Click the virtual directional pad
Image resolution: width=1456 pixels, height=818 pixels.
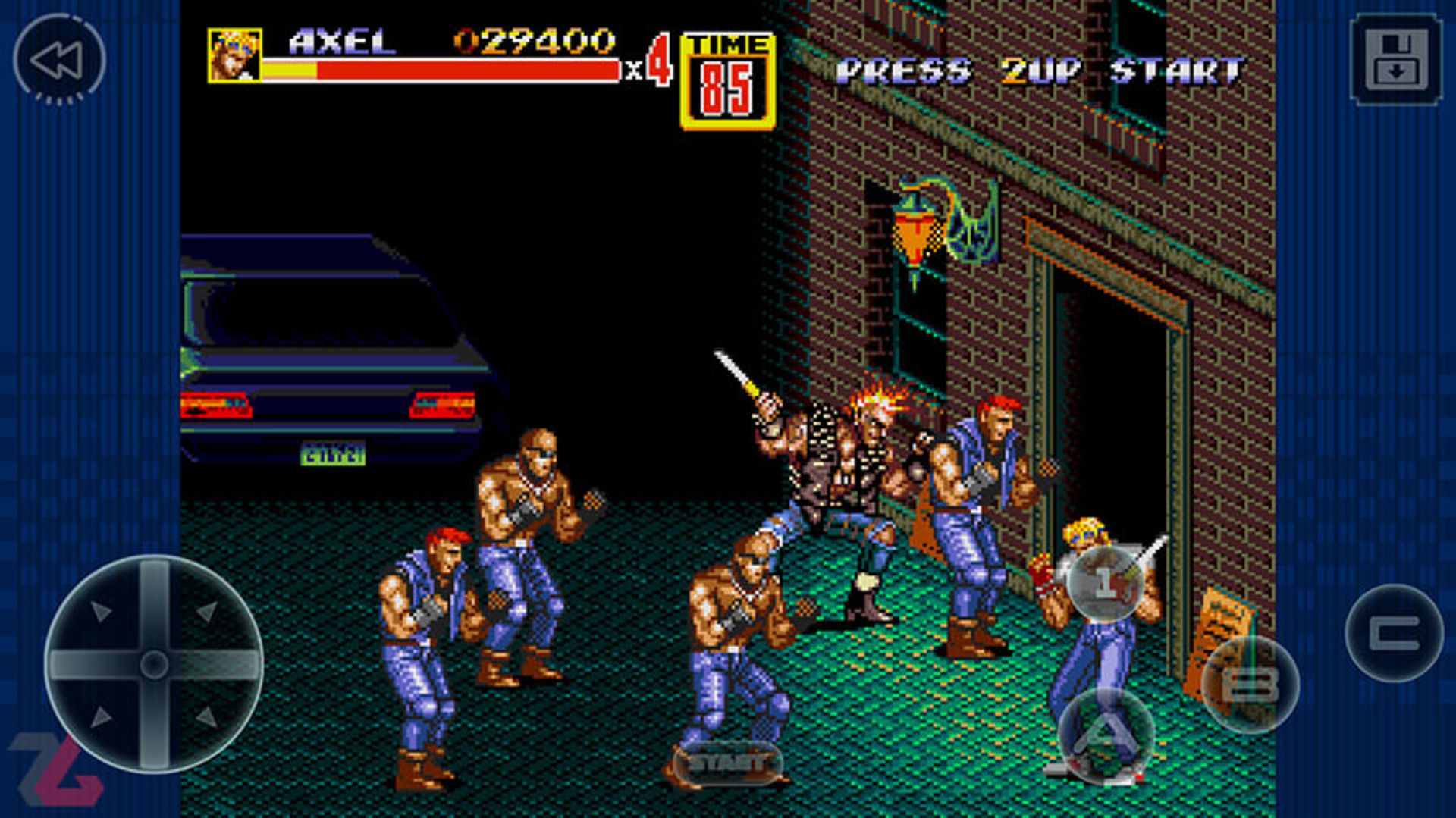coord(154,664)
